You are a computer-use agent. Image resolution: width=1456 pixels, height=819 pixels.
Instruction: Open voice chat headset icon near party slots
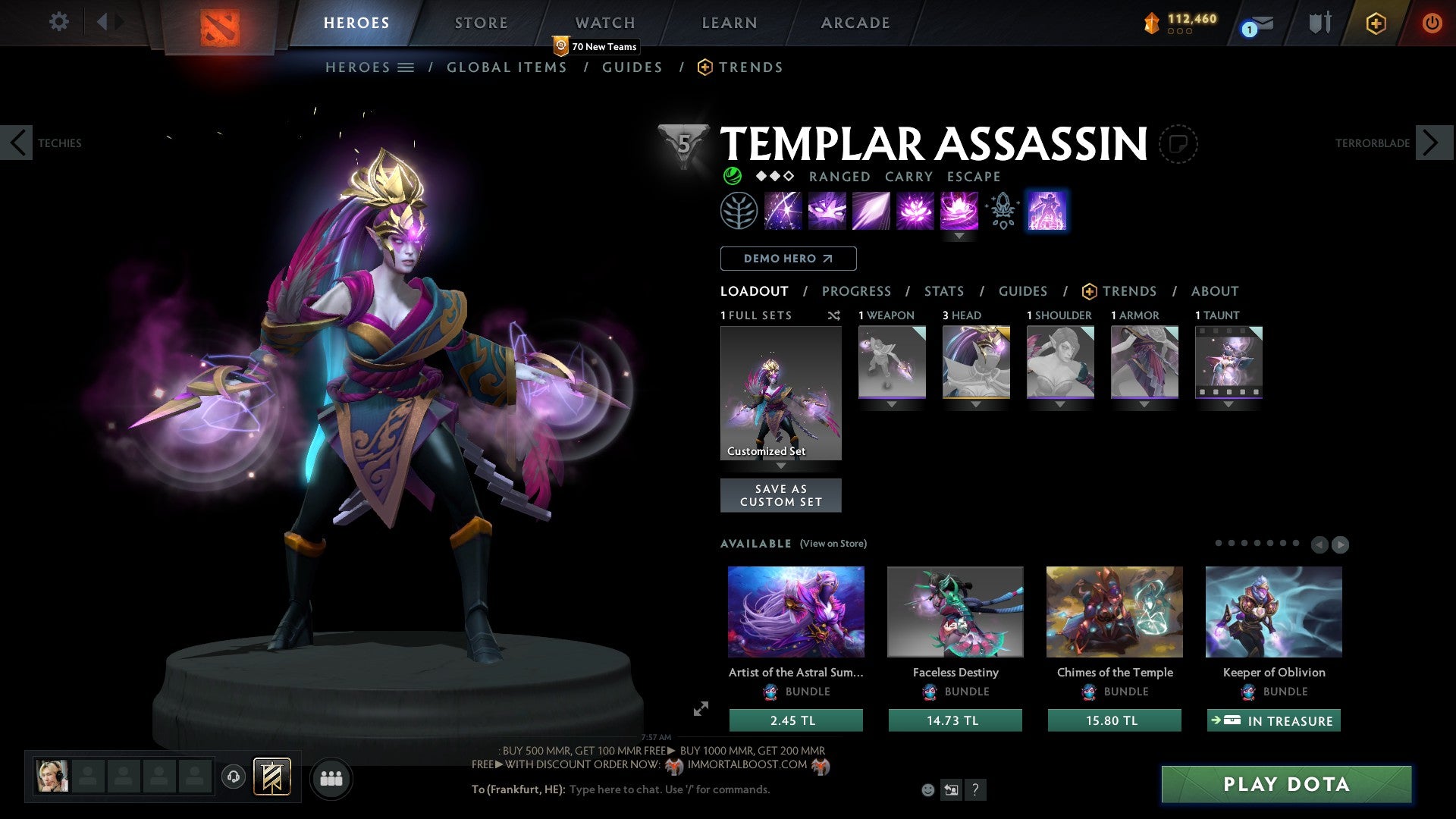click(x=234, y=778)
